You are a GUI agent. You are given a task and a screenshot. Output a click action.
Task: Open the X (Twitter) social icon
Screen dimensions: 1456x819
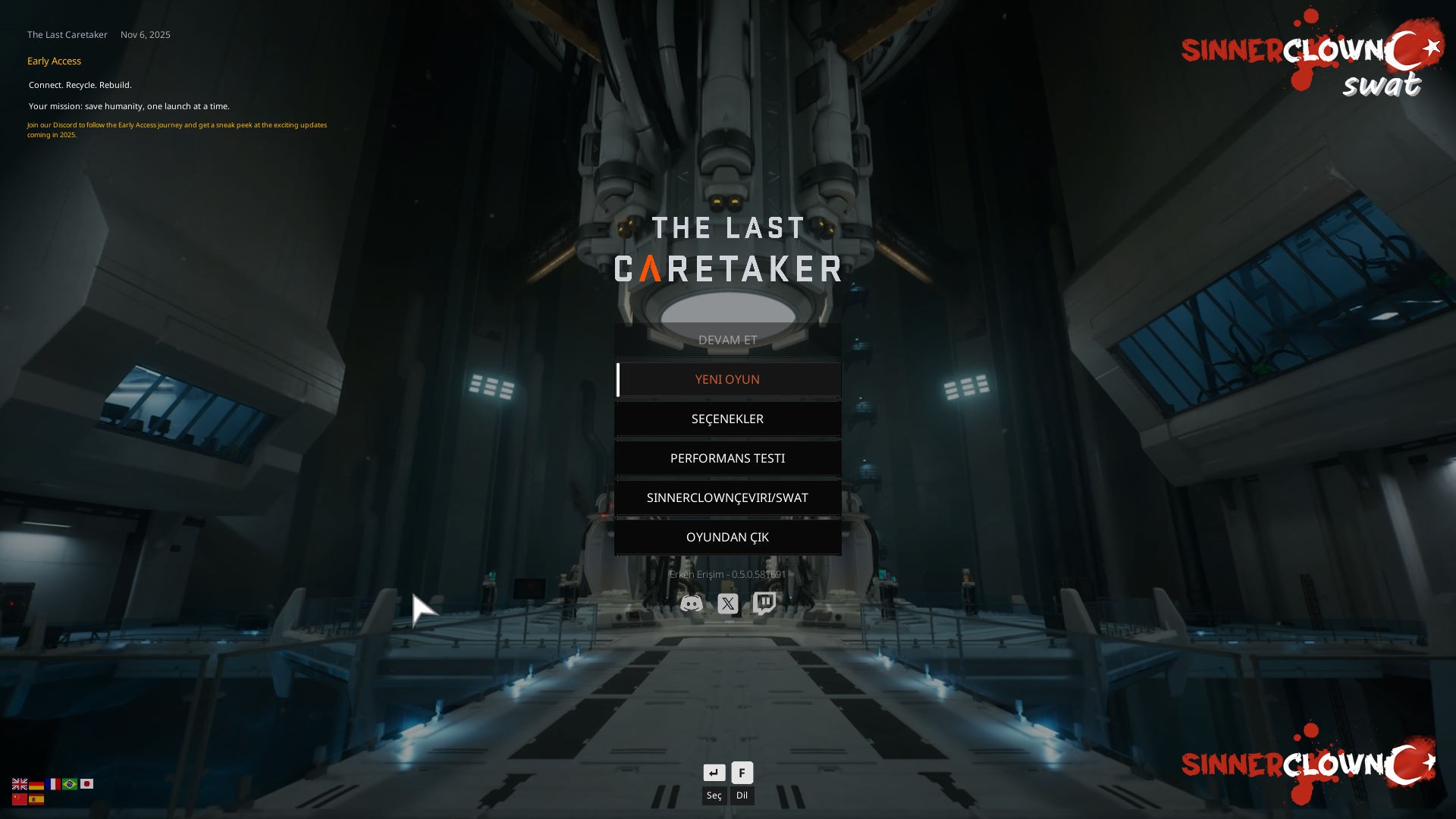tap(727, 604)
